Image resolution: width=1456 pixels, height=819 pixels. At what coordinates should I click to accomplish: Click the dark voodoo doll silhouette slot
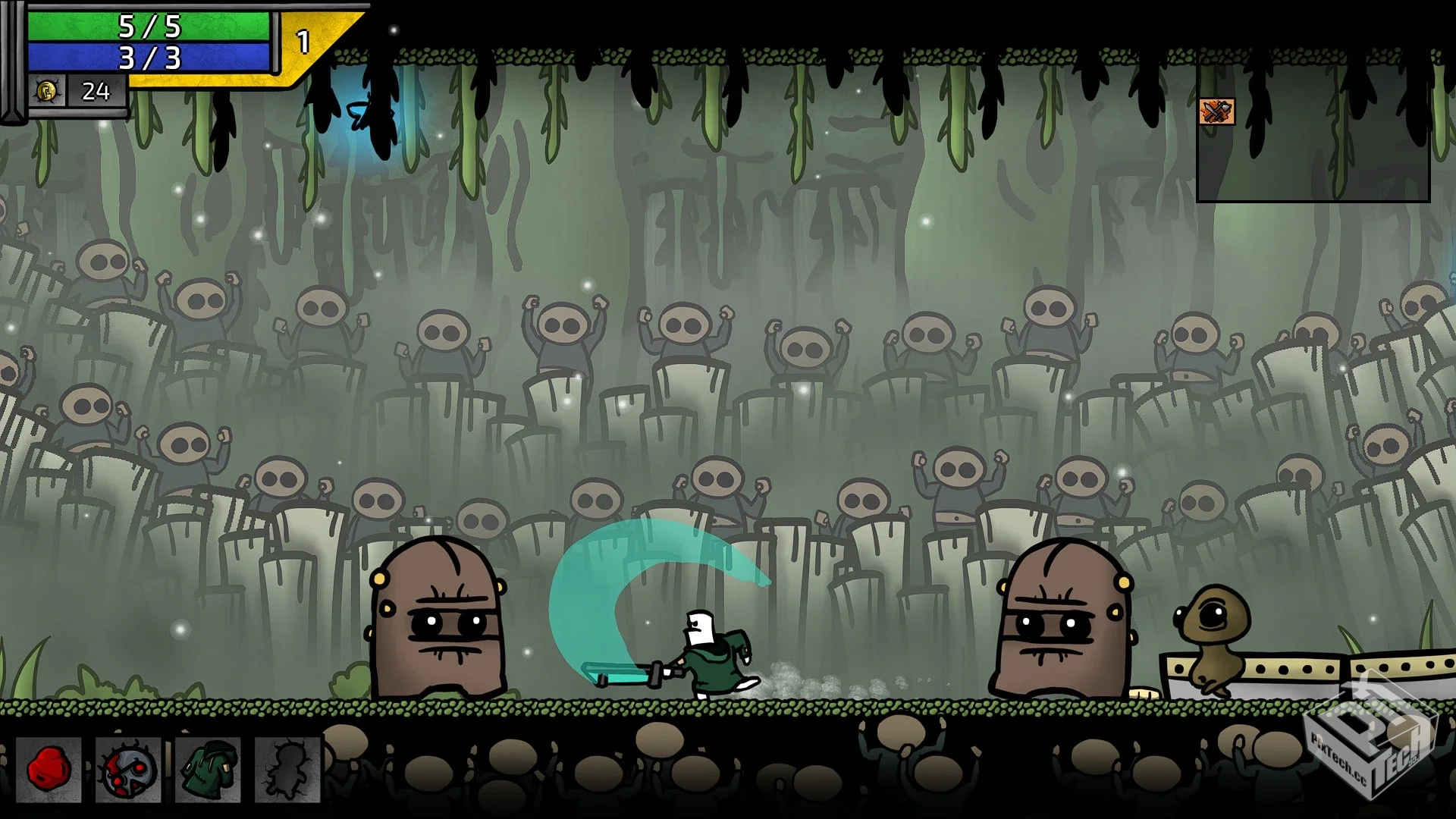tap(287, 769)
